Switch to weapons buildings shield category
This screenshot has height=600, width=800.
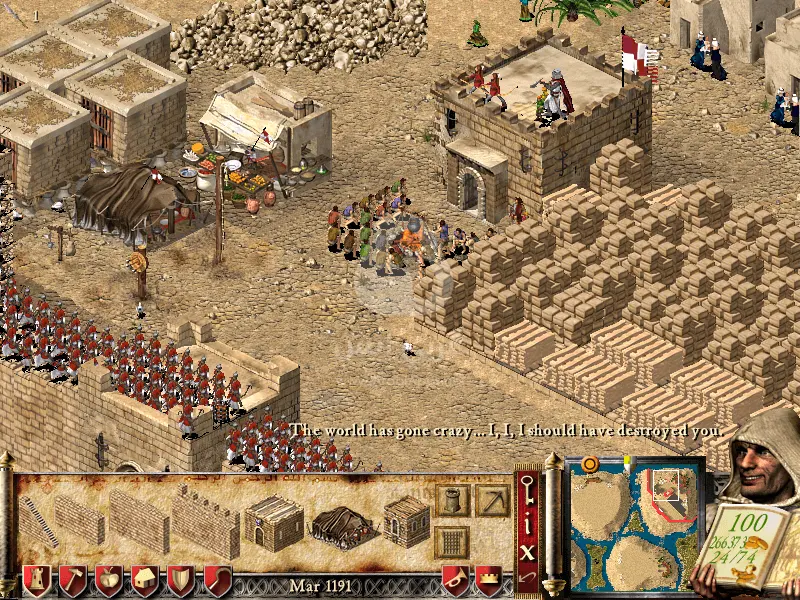point(181,581)
